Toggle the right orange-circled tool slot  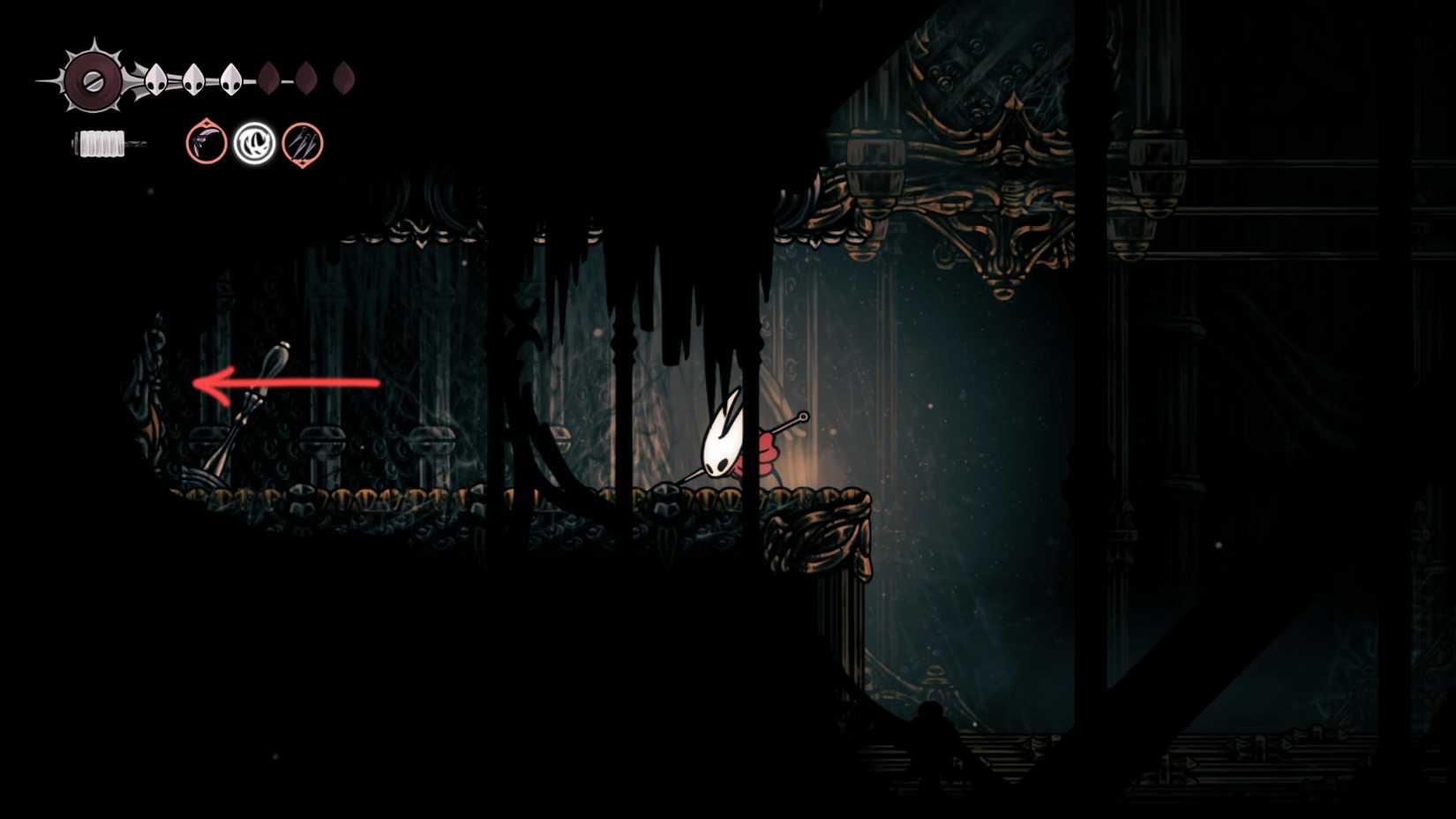point(302,144)
